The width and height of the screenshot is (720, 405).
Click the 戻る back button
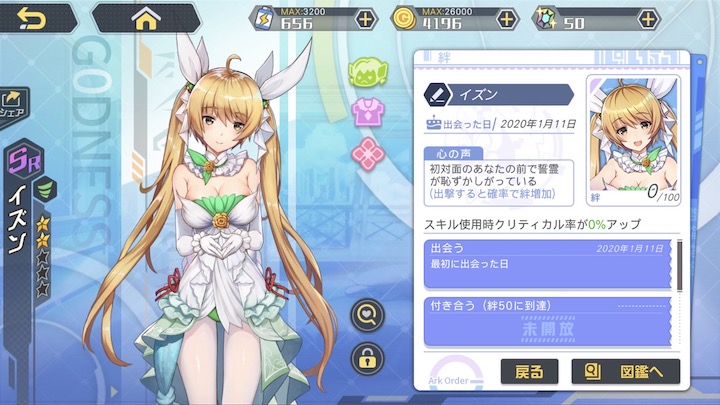529,372
